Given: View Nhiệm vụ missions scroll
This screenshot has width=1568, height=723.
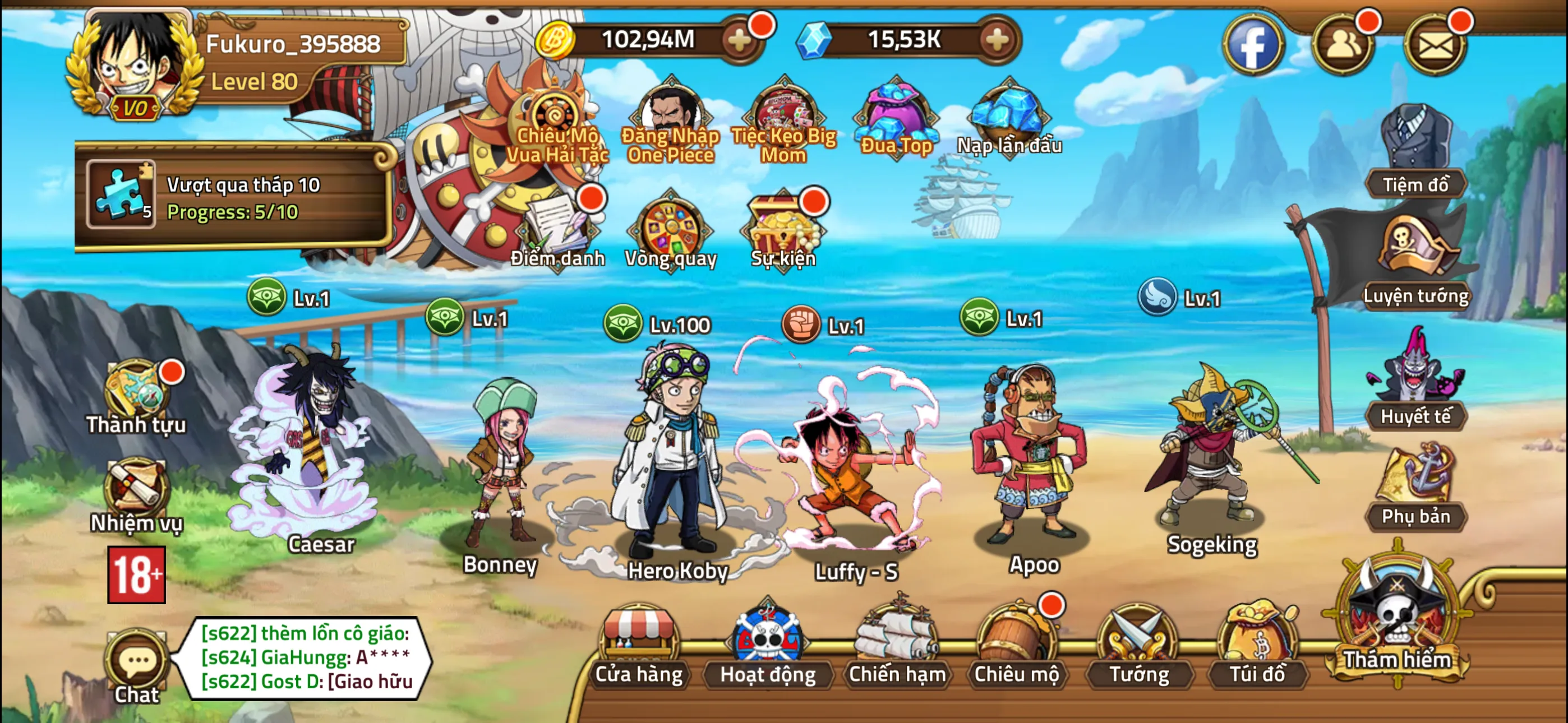Looking at the screenshot, I should point(136,494).
